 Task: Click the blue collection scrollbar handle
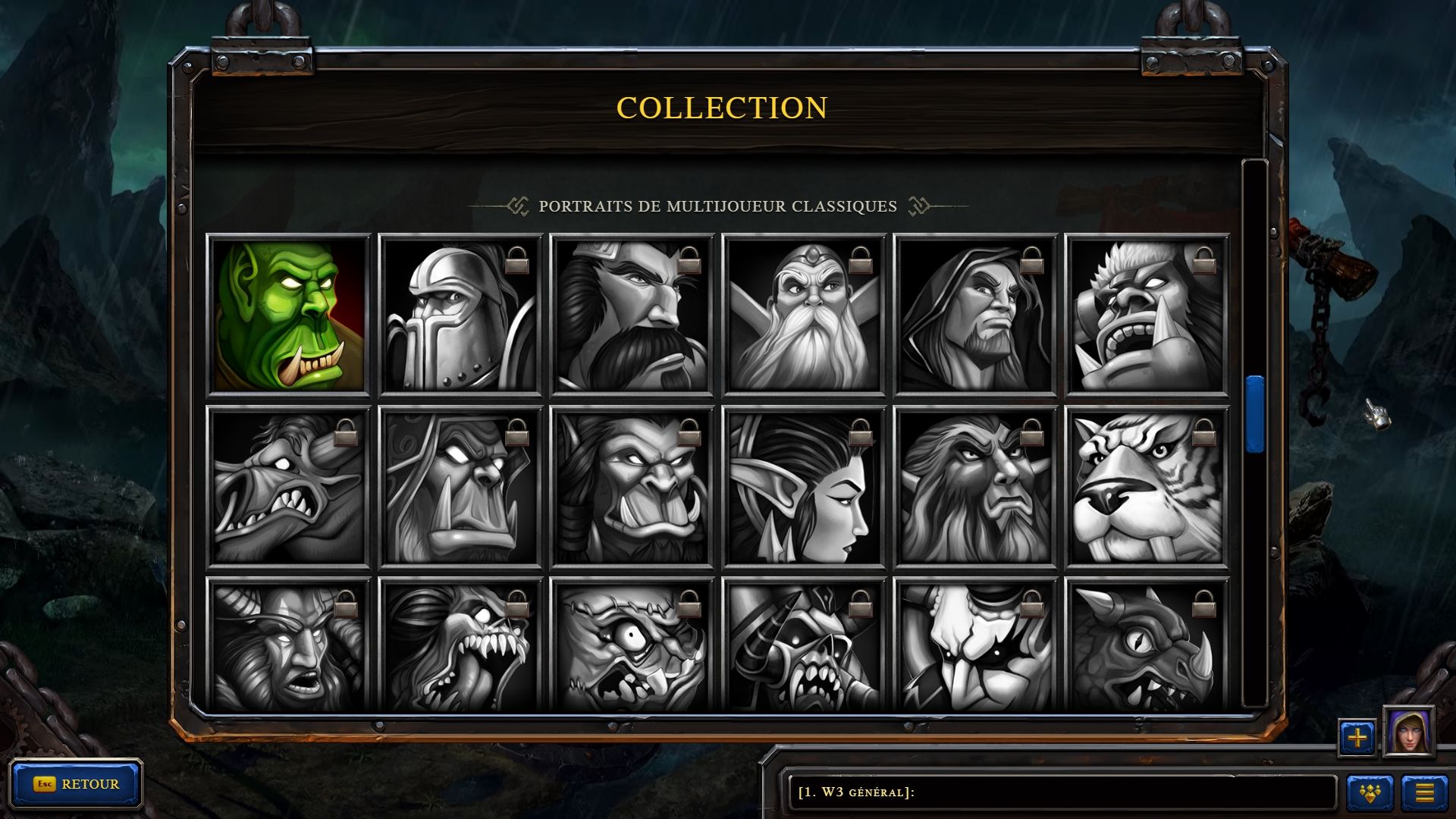click(x=1255, y=414)
